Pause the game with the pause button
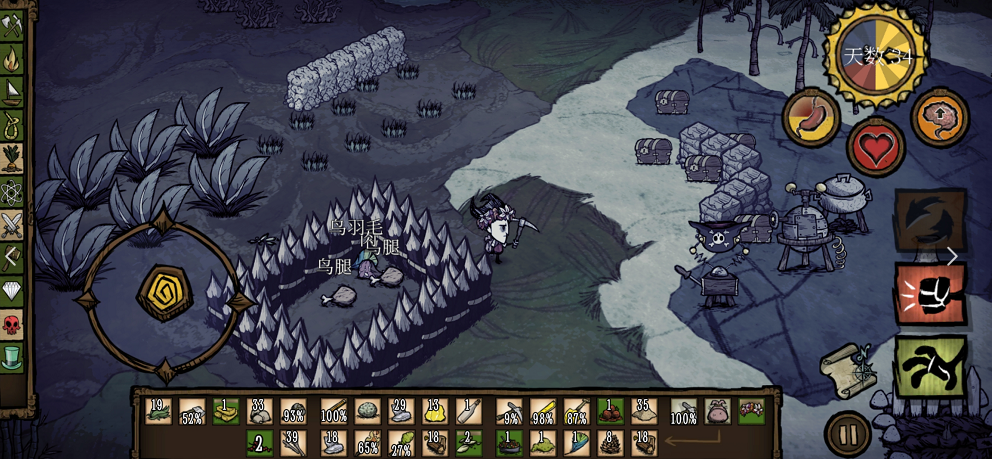This screenshot has height=459, width=992. [847, 434]
